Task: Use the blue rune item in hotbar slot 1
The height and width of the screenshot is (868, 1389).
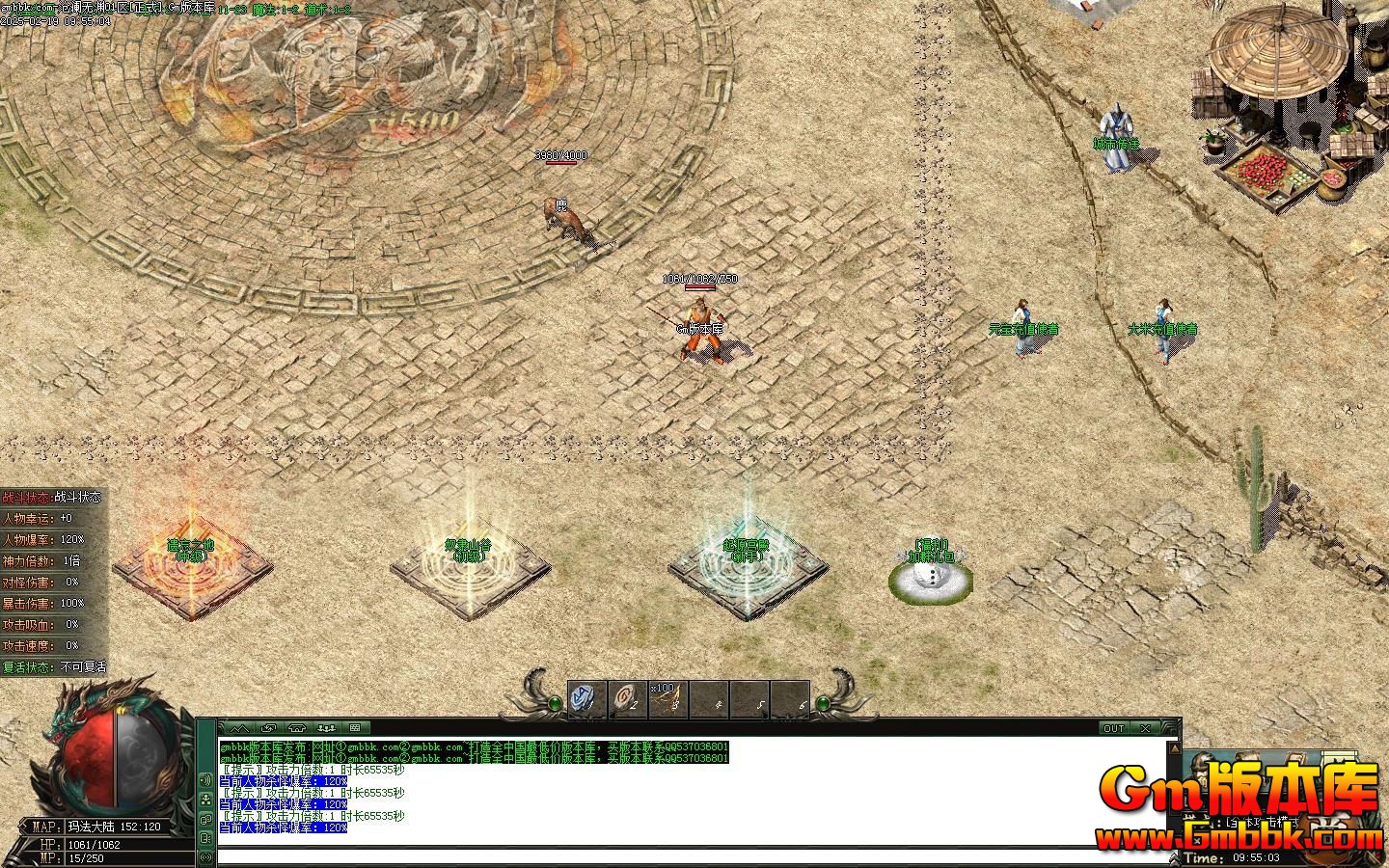Action: [x=586, y=697]
